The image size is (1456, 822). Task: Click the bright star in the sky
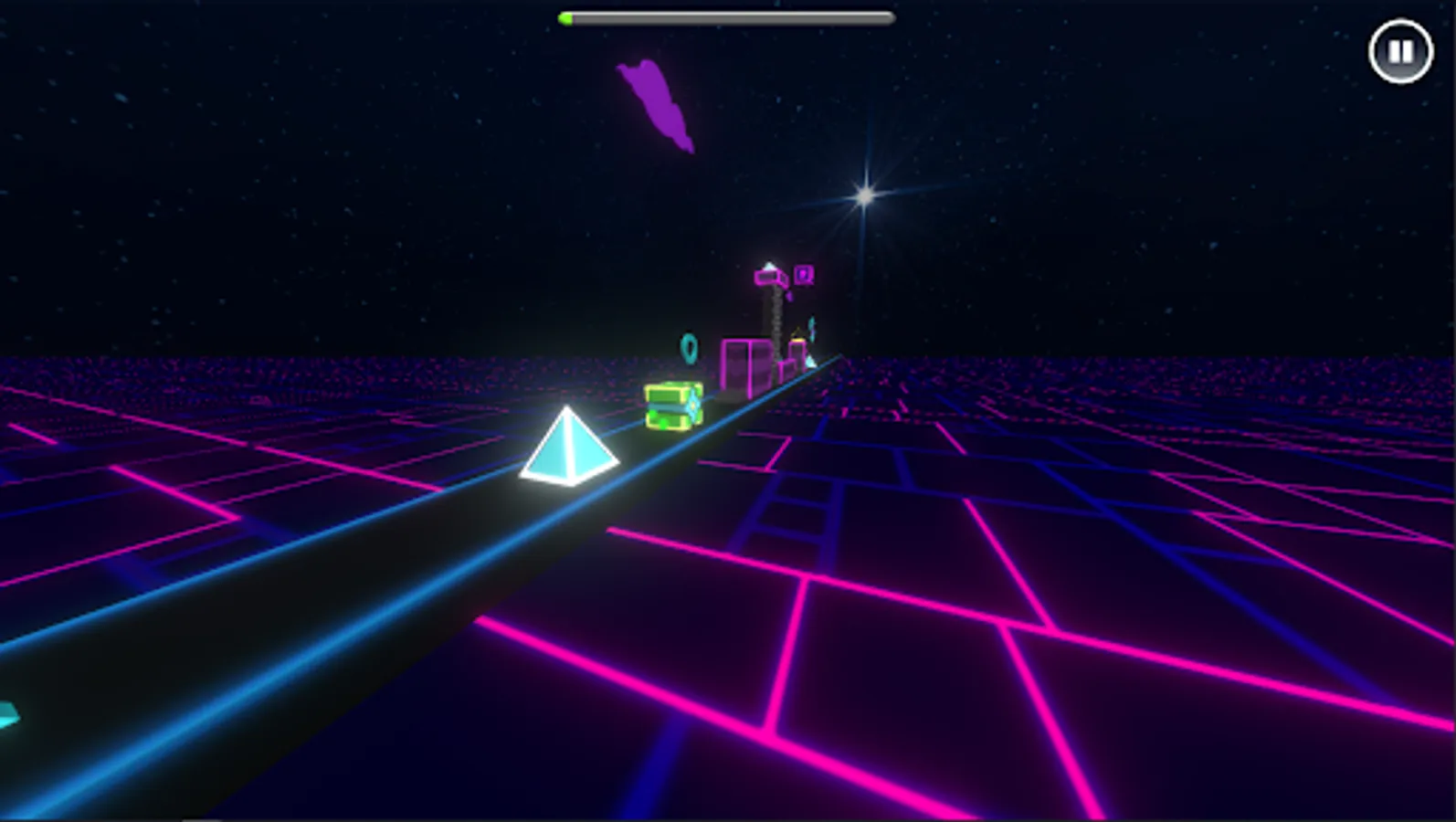864,196
